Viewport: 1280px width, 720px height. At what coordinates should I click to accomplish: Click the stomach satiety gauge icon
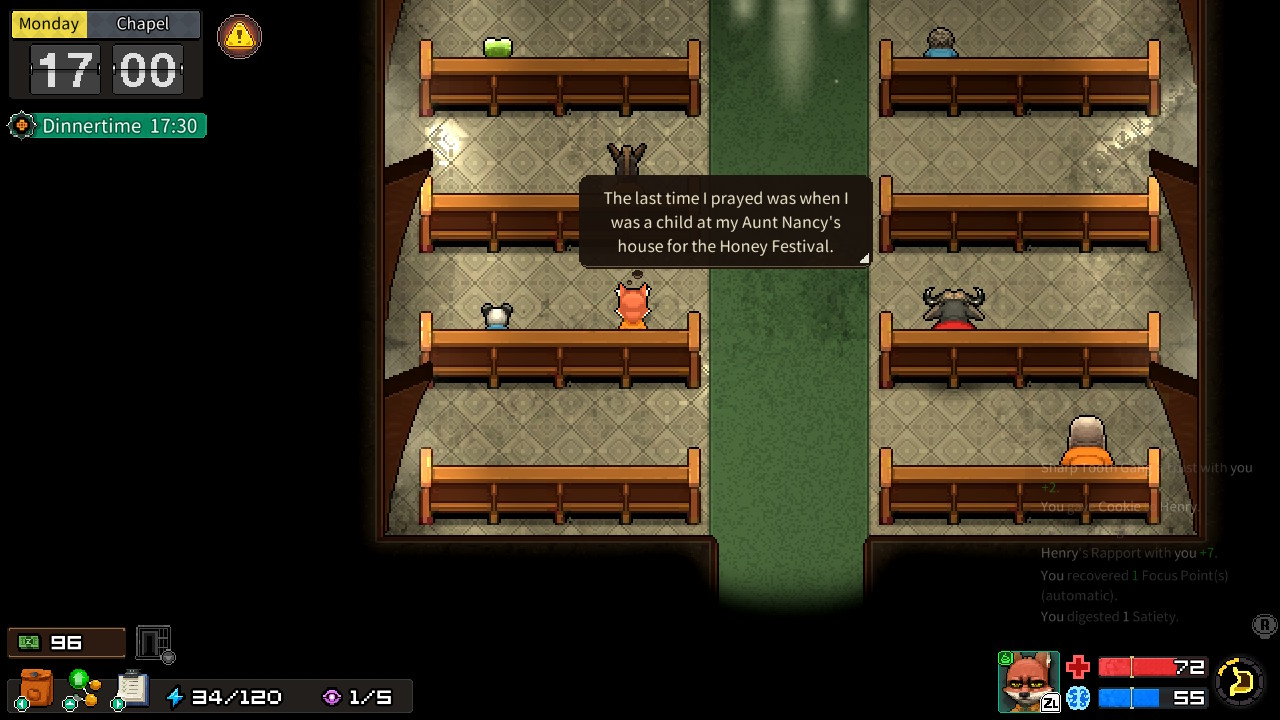[x=1240, y=680]
